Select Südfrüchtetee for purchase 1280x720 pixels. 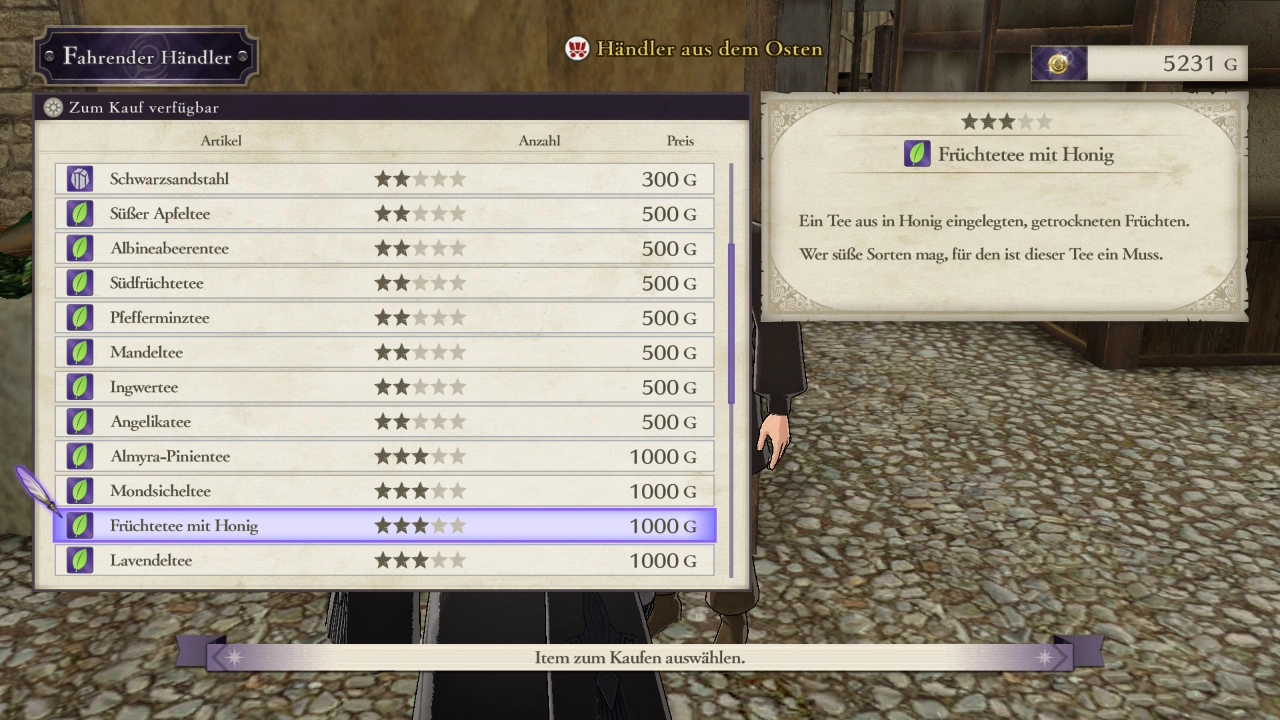click(385, 283)
